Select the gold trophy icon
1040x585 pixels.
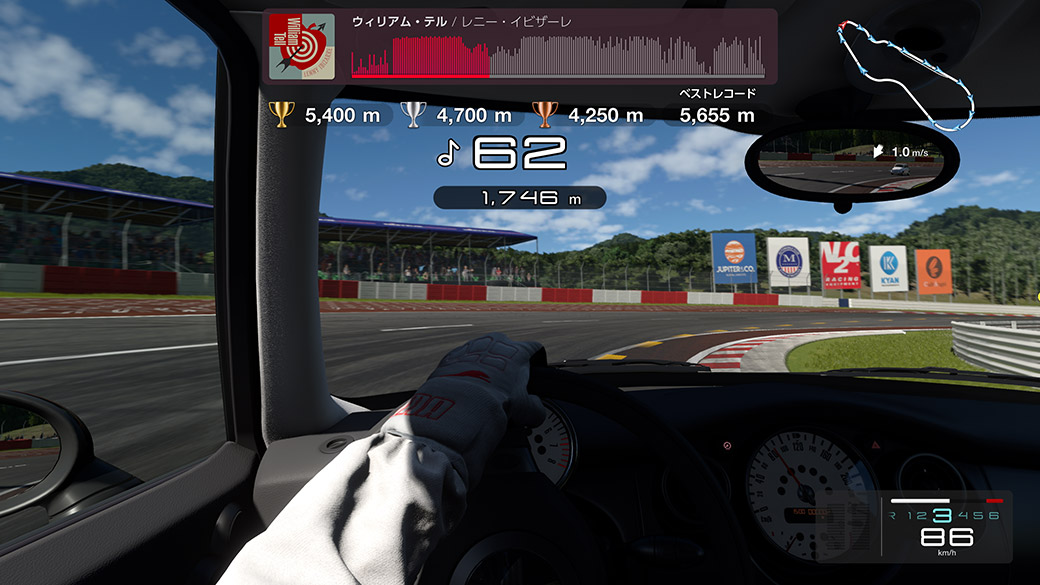coord(282,115)
